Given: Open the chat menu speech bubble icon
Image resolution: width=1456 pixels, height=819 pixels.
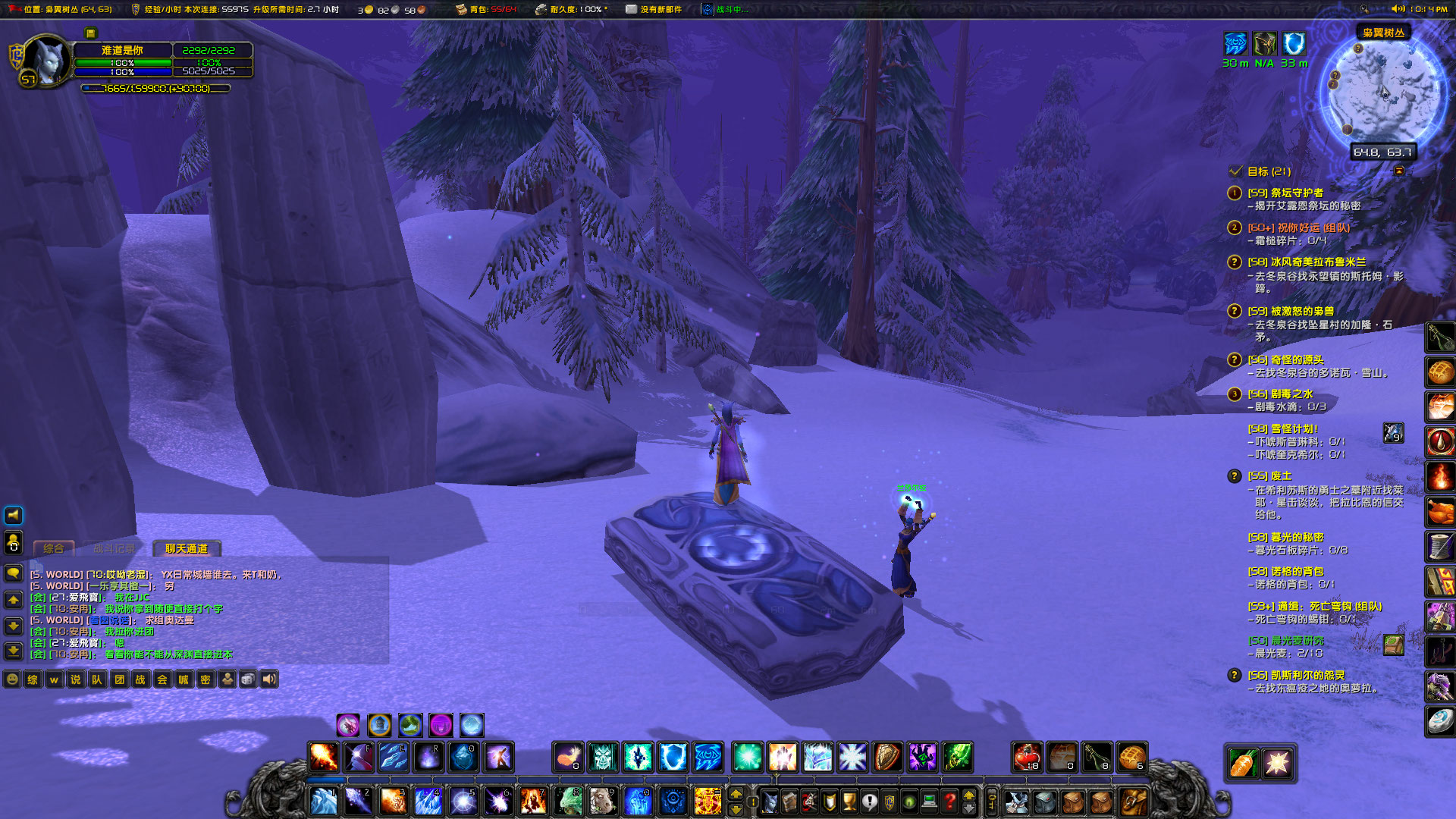Looking at the screenshot, I should [x=12, y=573].
